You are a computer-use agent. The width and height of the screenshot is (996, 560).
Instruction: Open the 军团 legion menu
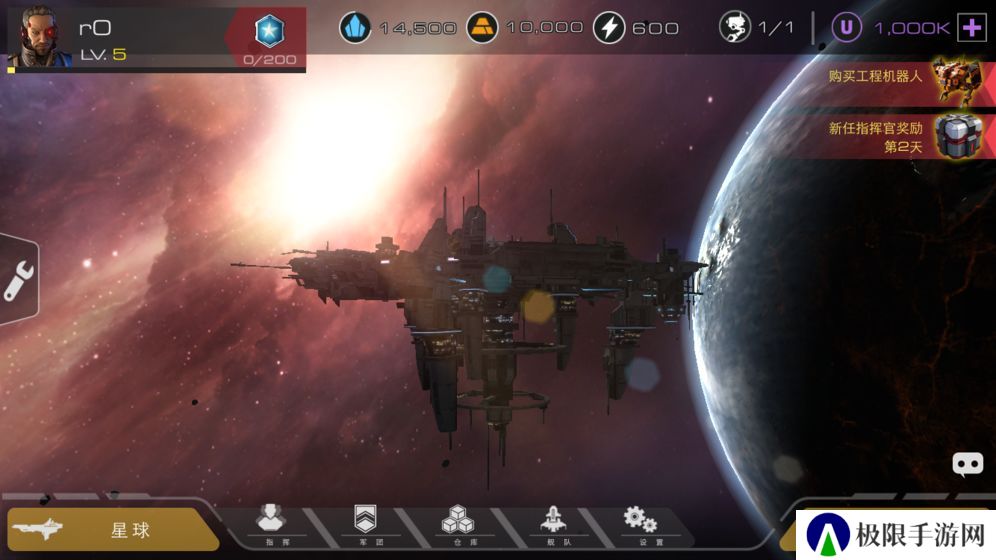point(365,523)
